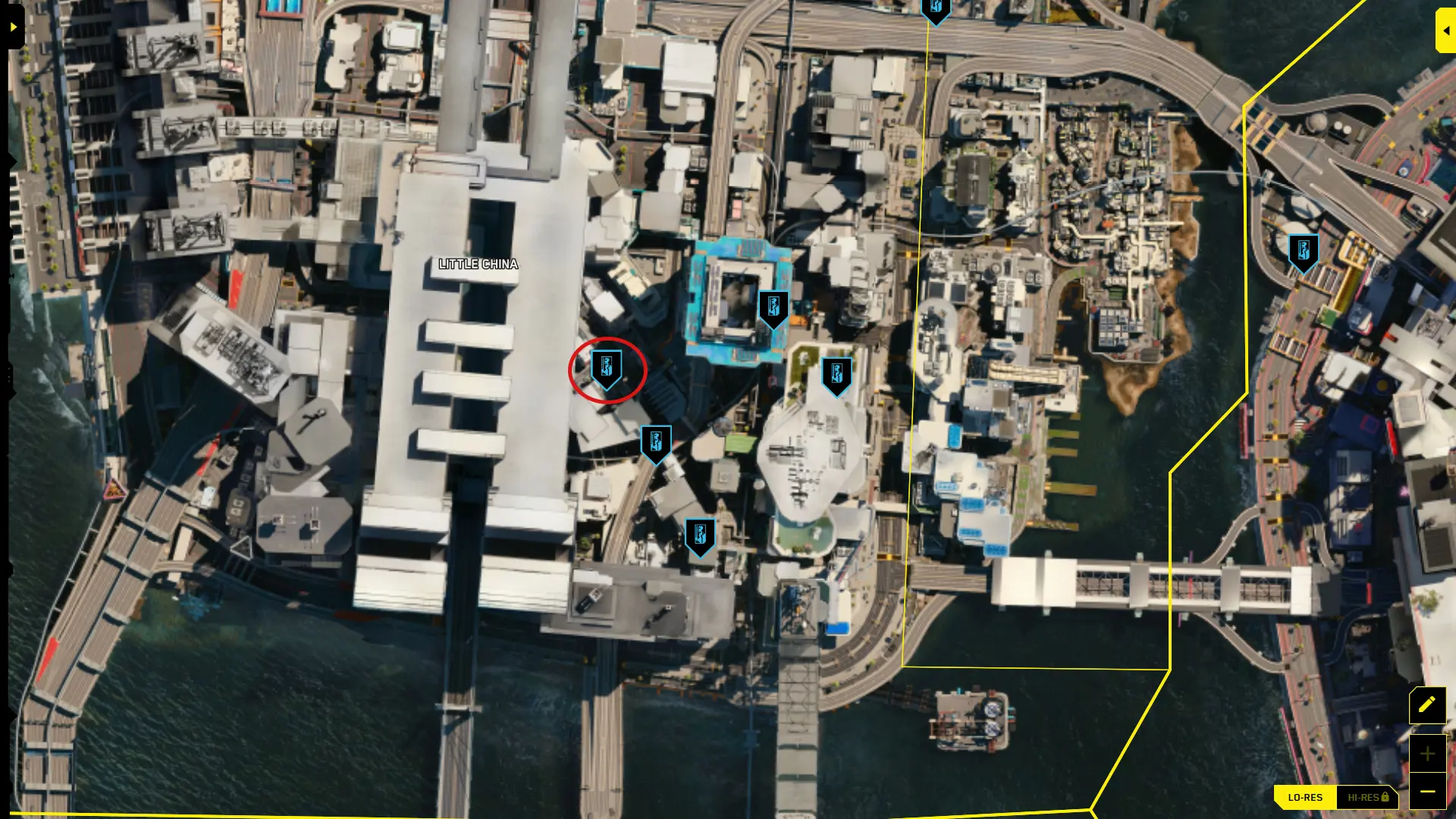Open the right panel using the arrow tab

click(x=1447, y=30)
